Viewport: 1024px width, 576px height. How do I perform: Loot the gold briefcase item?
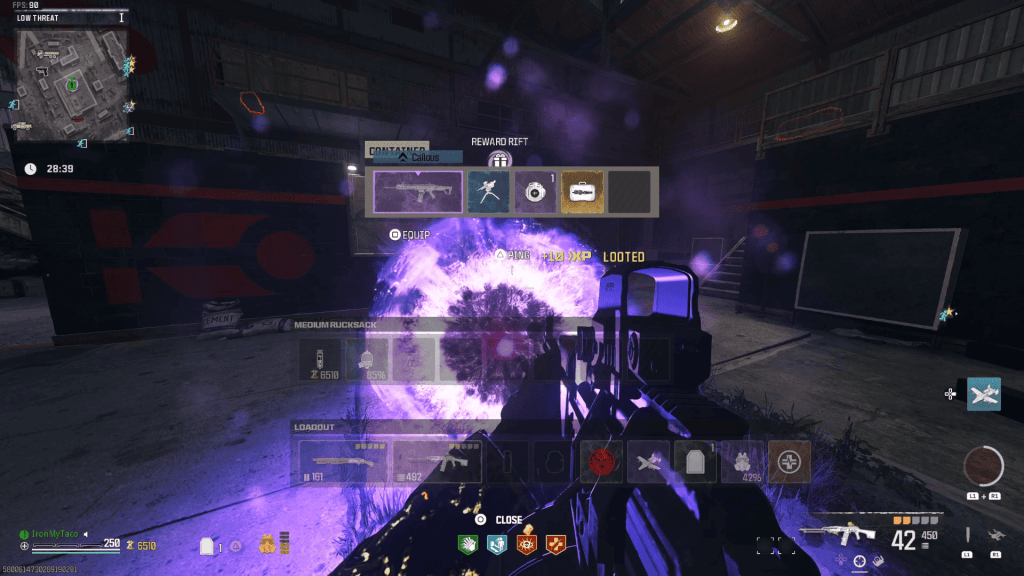[582, 191]
